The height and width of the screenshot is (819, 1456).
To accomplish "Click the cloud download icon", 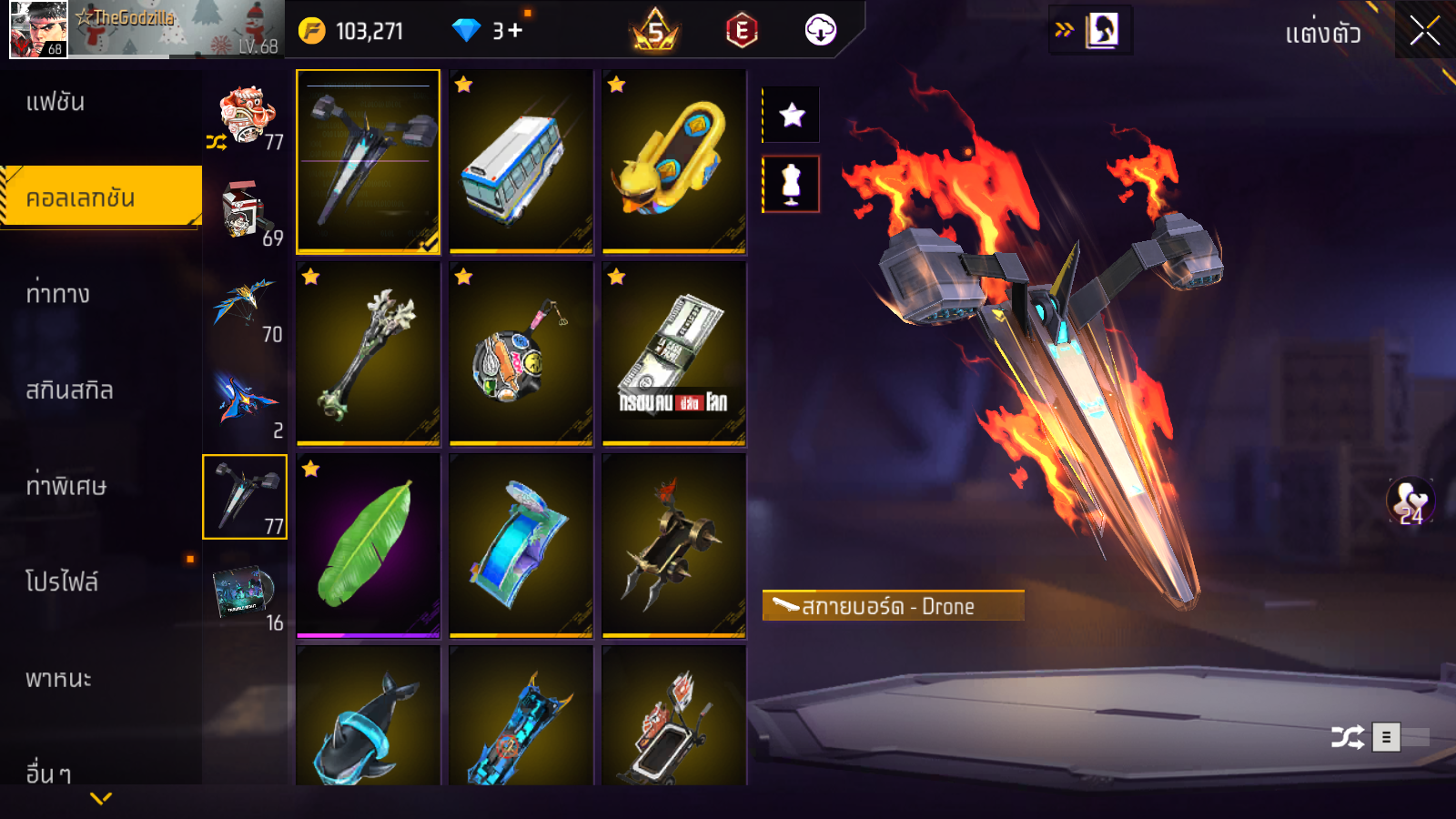I will coord(820,30).
